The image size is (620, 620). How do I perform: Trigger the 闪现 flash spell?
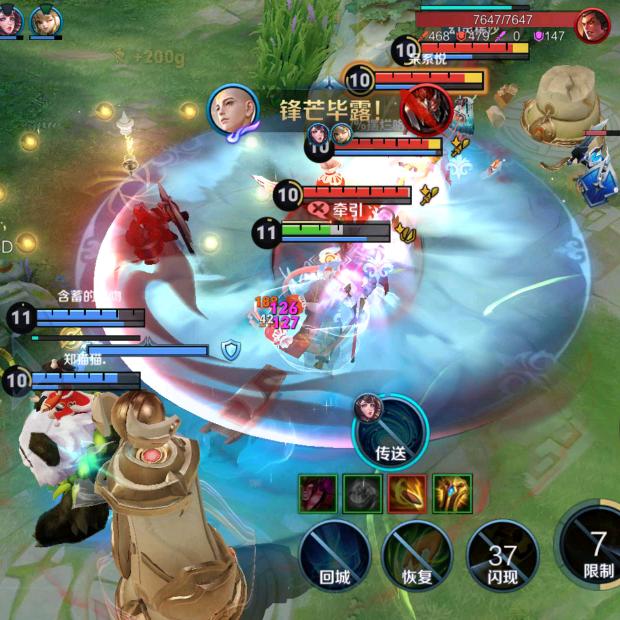[502, 553]
